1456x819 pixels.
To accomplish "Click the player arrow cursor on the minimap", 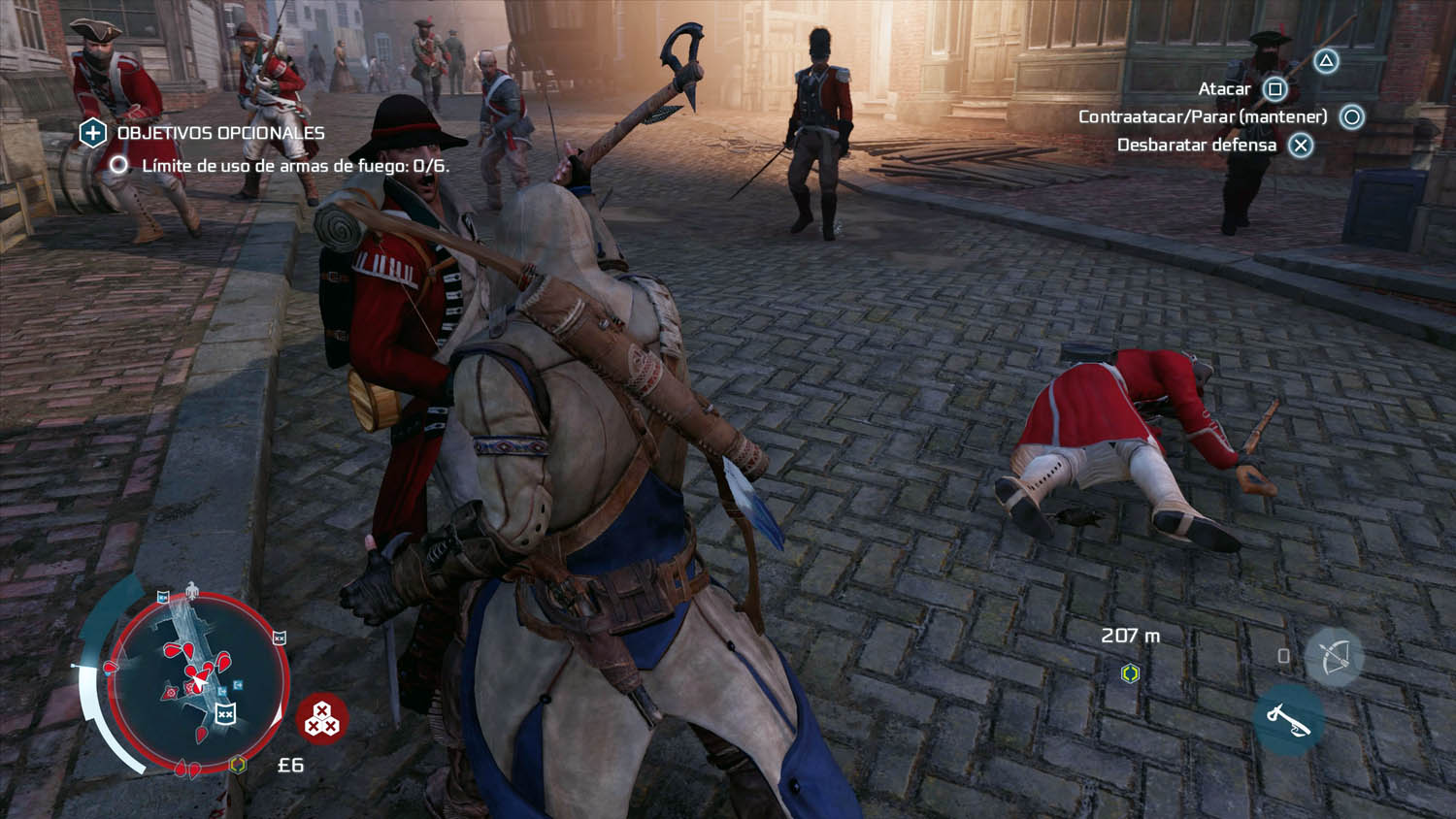I will click(x=197, y=682).
